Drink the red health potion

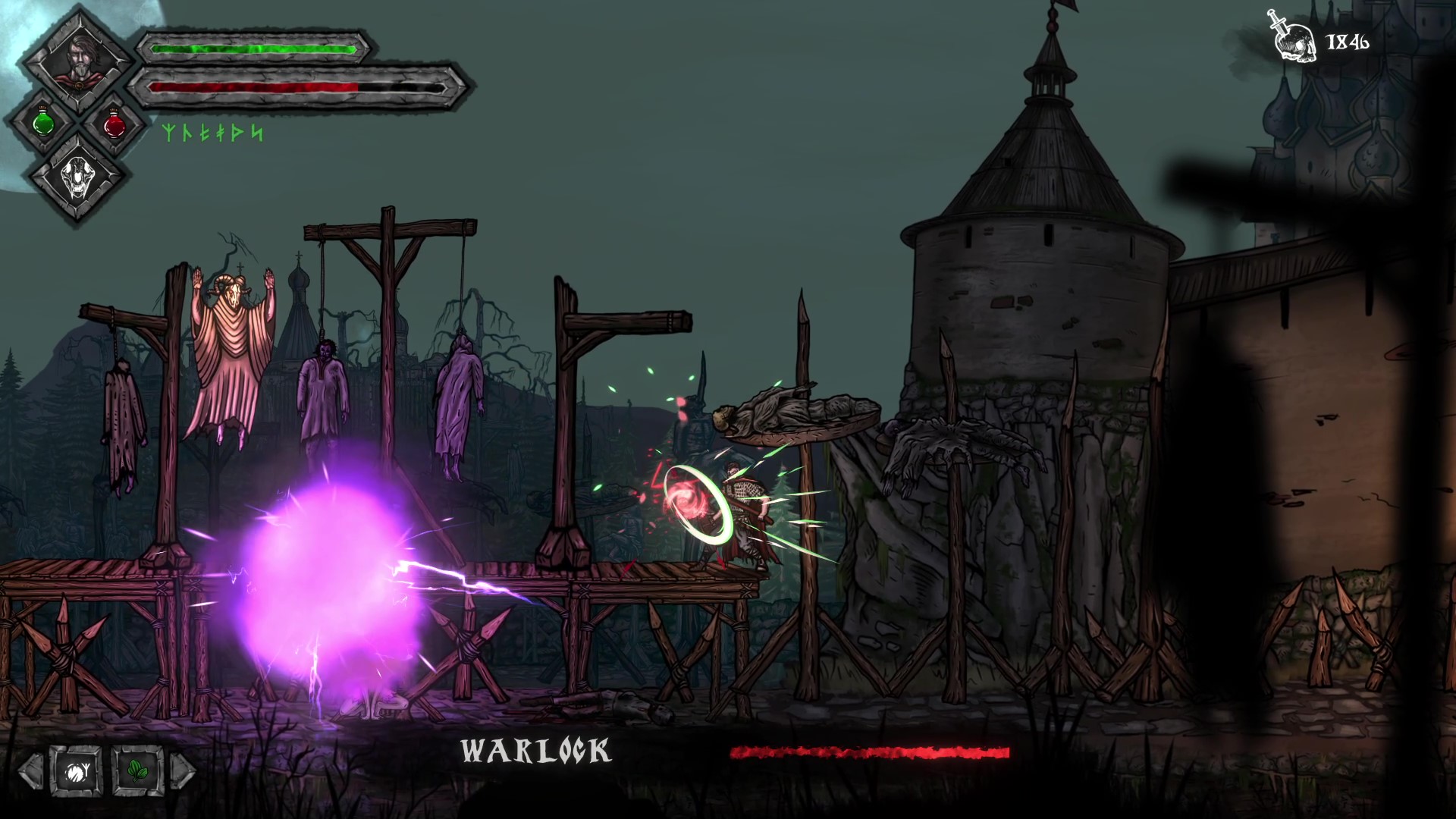pyautogui.click(x=114, y=124)
